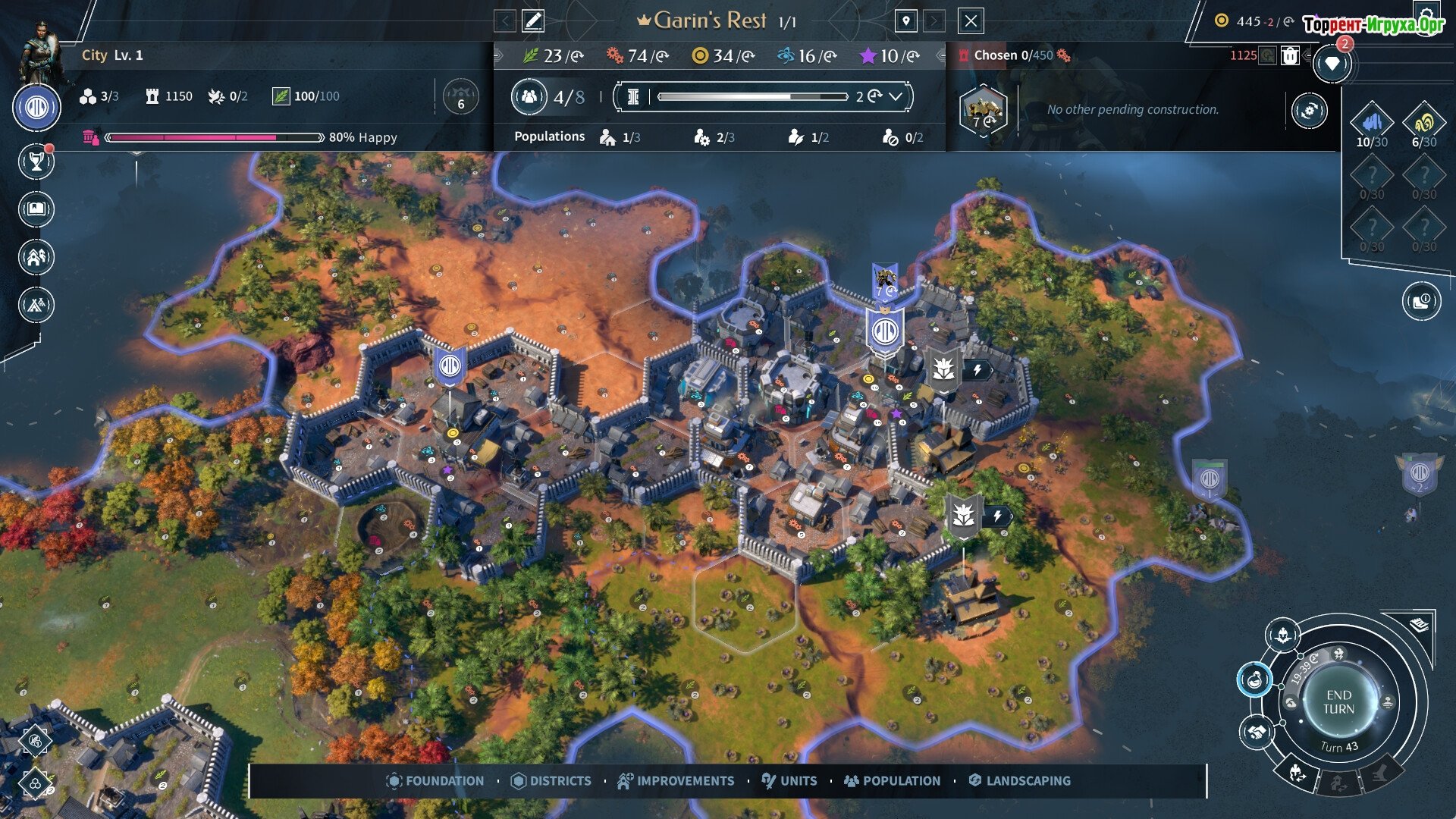The height and width of the screenshot is (819, 1456).
Task: Click the heart notification with badge
Action: pos(1332,64)
